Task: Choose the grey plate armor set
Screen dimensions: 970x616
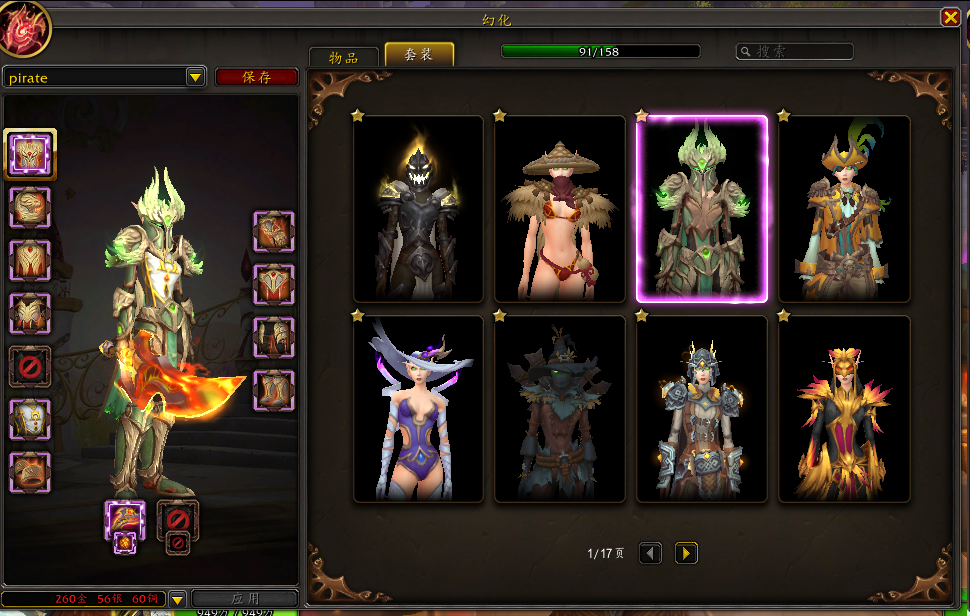Action: (x=702, y=409)
